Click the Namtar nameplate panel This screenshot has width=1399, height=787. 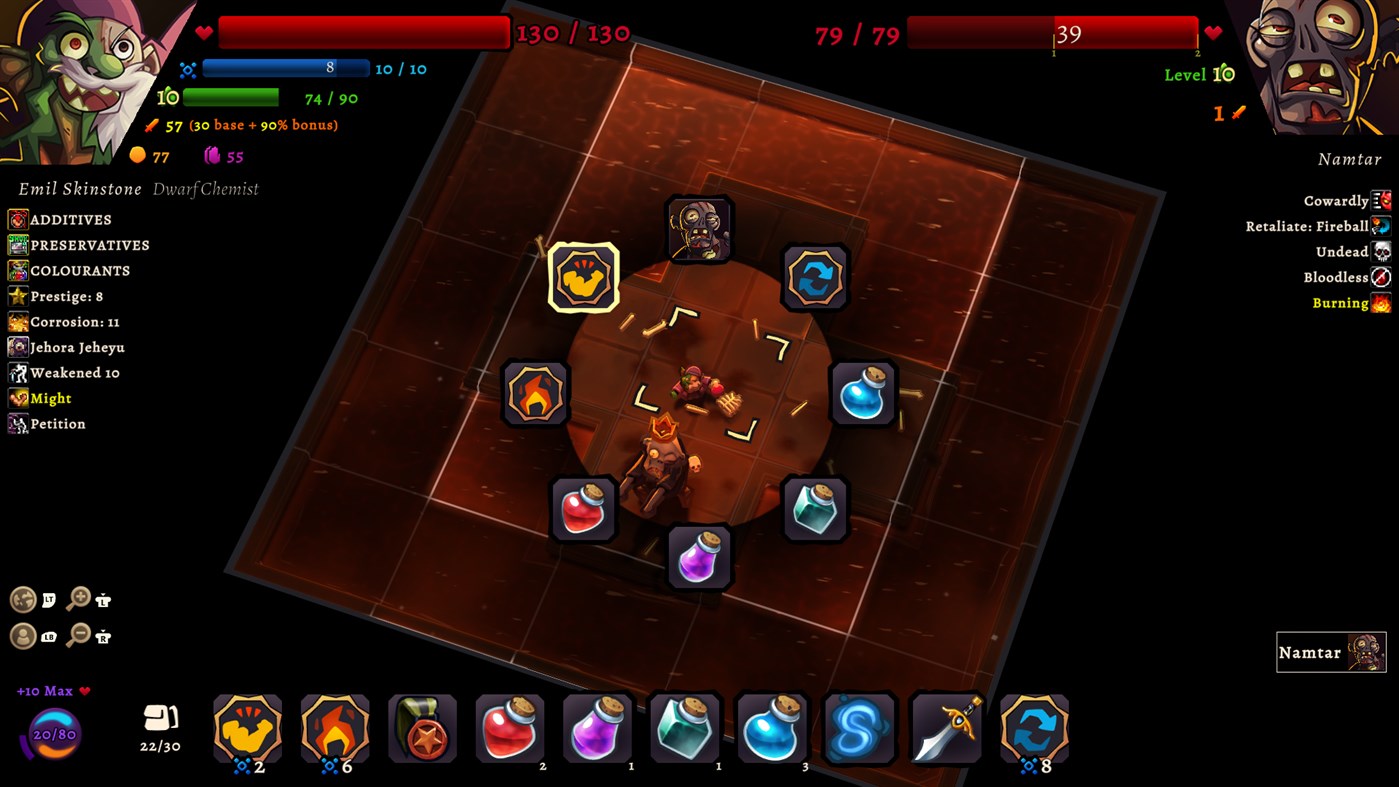click(1330, 652)
